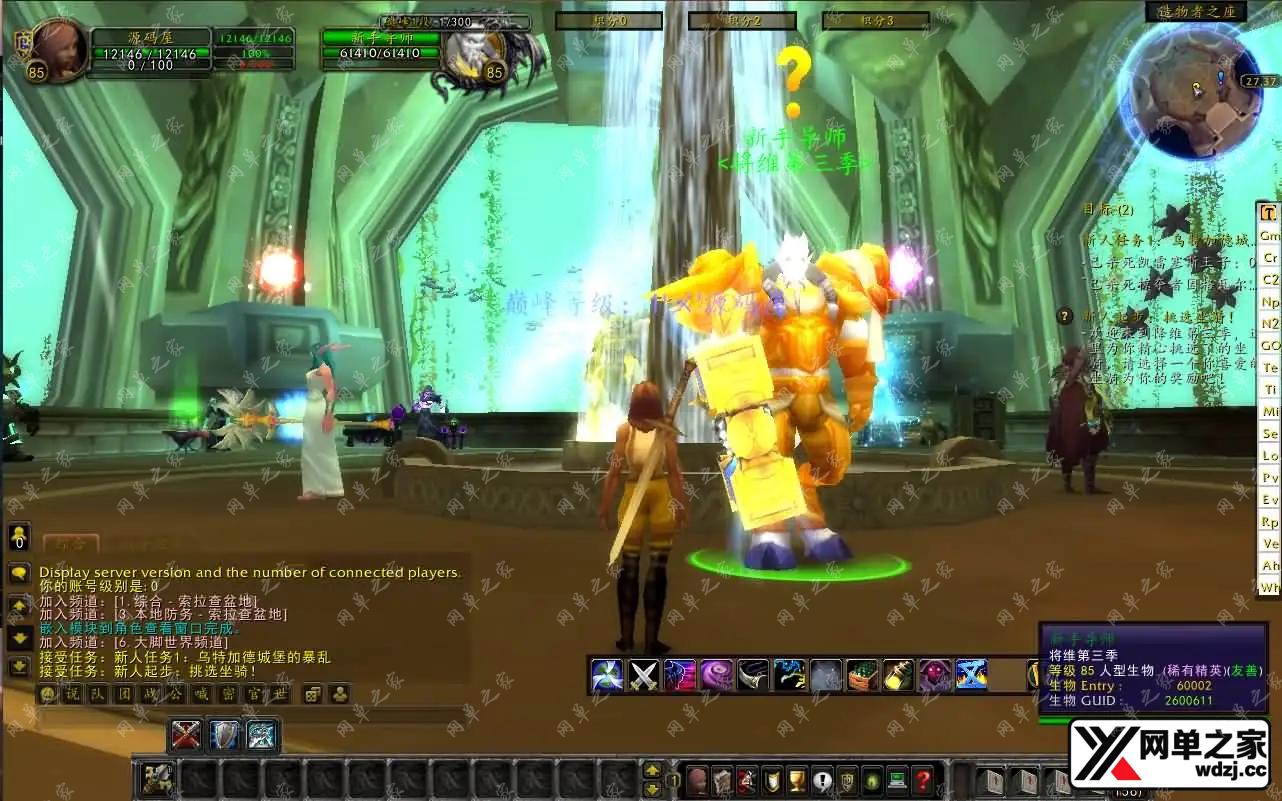Select the Gm entry in side panel
1282x801 pixels.
coord(1269,235)
